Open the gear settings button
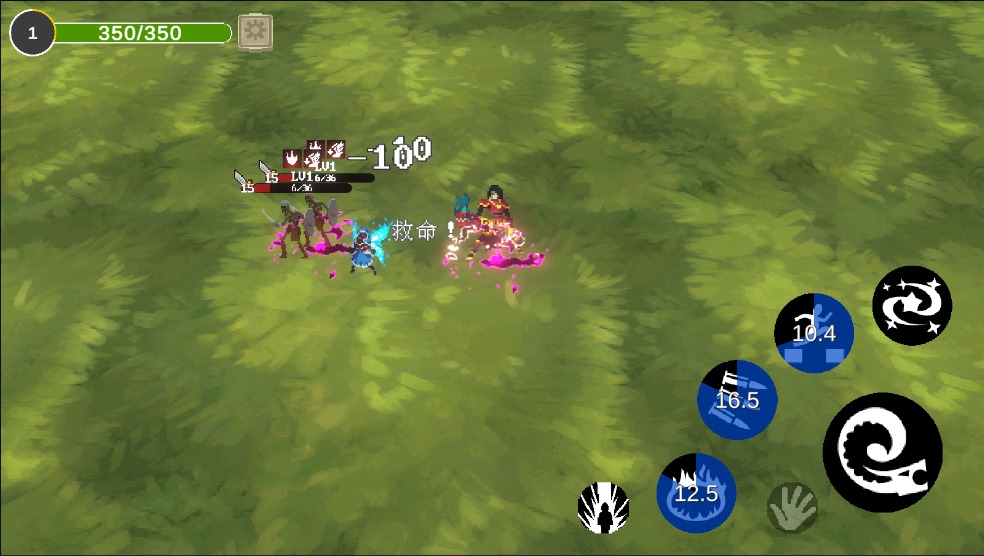The height and width of the screenshot is (556, 984). [x=255, y=32]
